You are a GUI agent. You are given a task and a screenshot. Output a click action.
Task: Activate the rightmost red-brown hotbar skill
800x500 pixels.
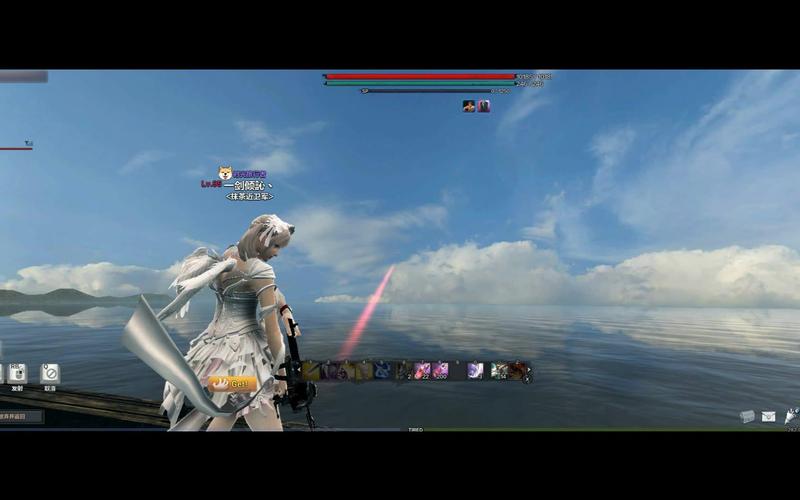coord(516,371)
